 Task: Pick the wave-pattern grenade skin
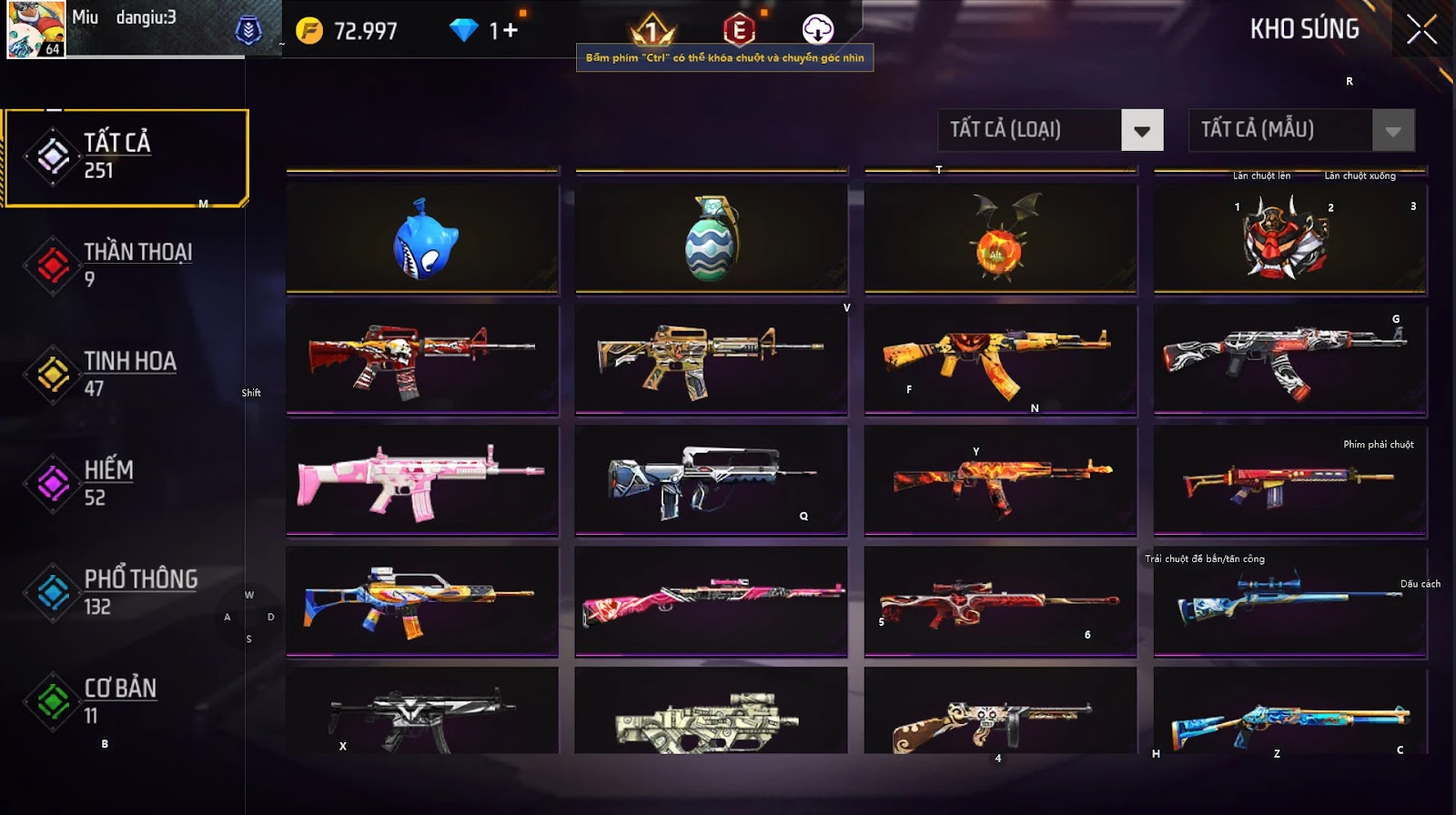point(712,239)
